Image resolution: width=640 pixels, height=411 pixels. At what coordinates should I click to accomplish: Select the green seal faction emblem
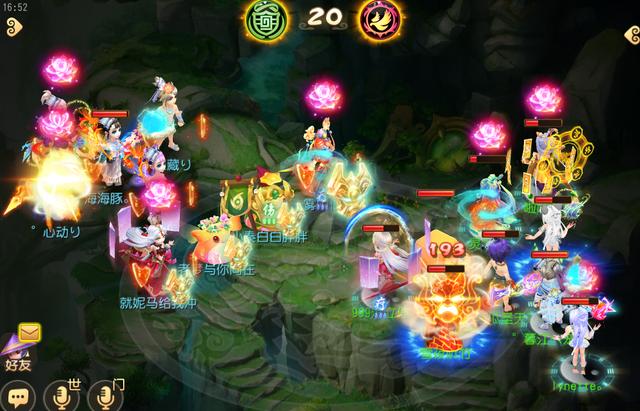pyautogui.click(x=266, y=17)
